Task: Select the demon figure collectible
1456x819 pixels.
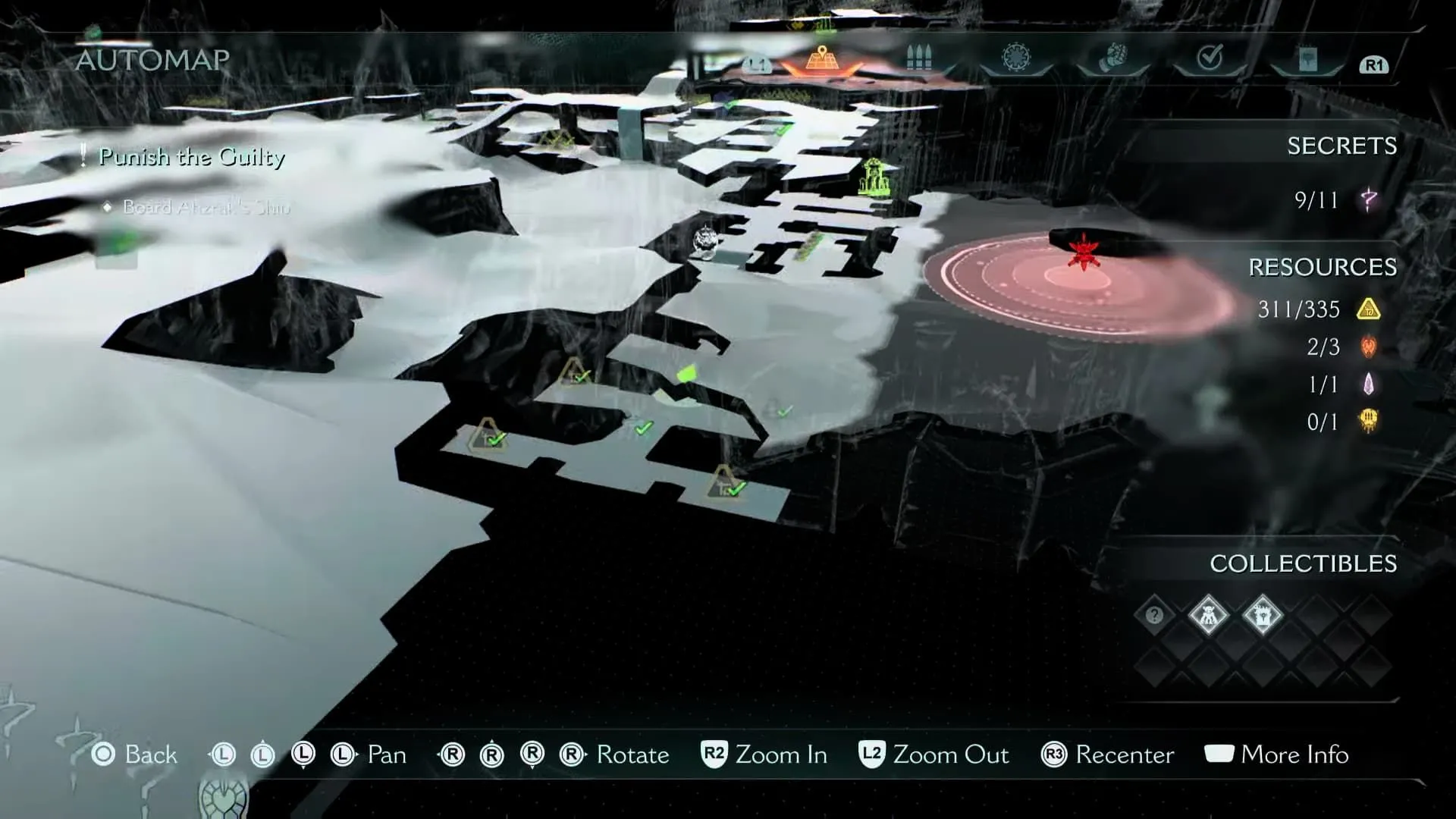Action: point(1208,615)
